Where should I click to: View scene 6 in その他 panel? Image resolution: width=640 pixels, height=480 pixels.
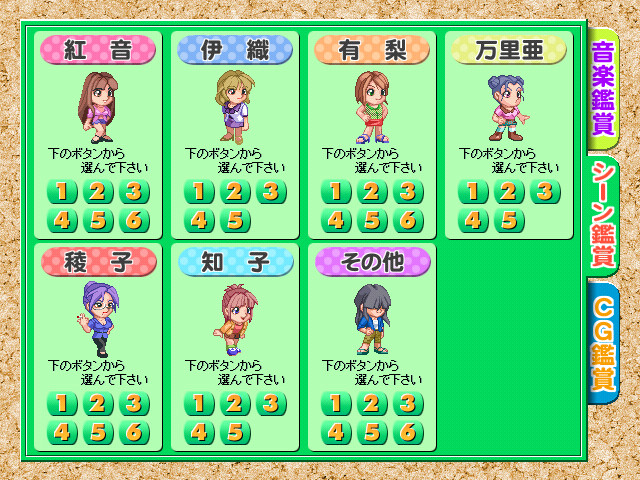point(408,432)
